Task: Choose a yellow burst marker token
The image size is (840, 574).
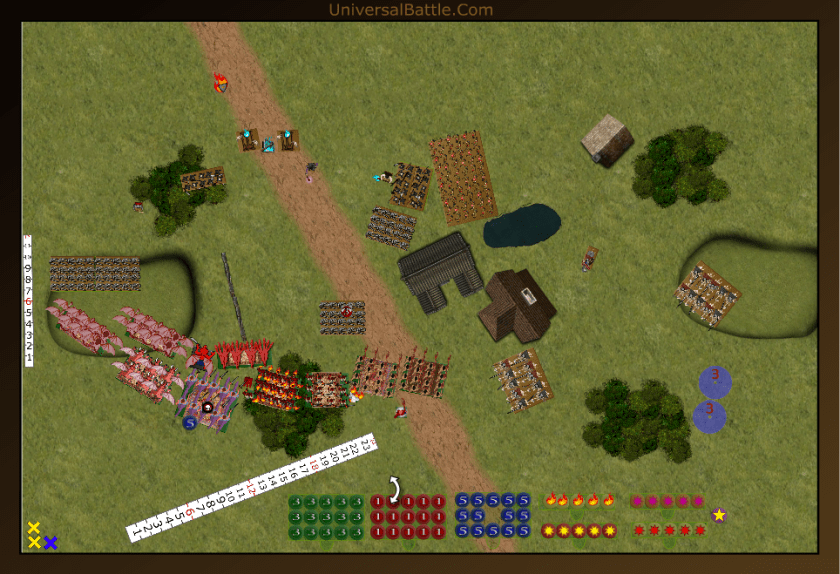Action: [549, 530]
